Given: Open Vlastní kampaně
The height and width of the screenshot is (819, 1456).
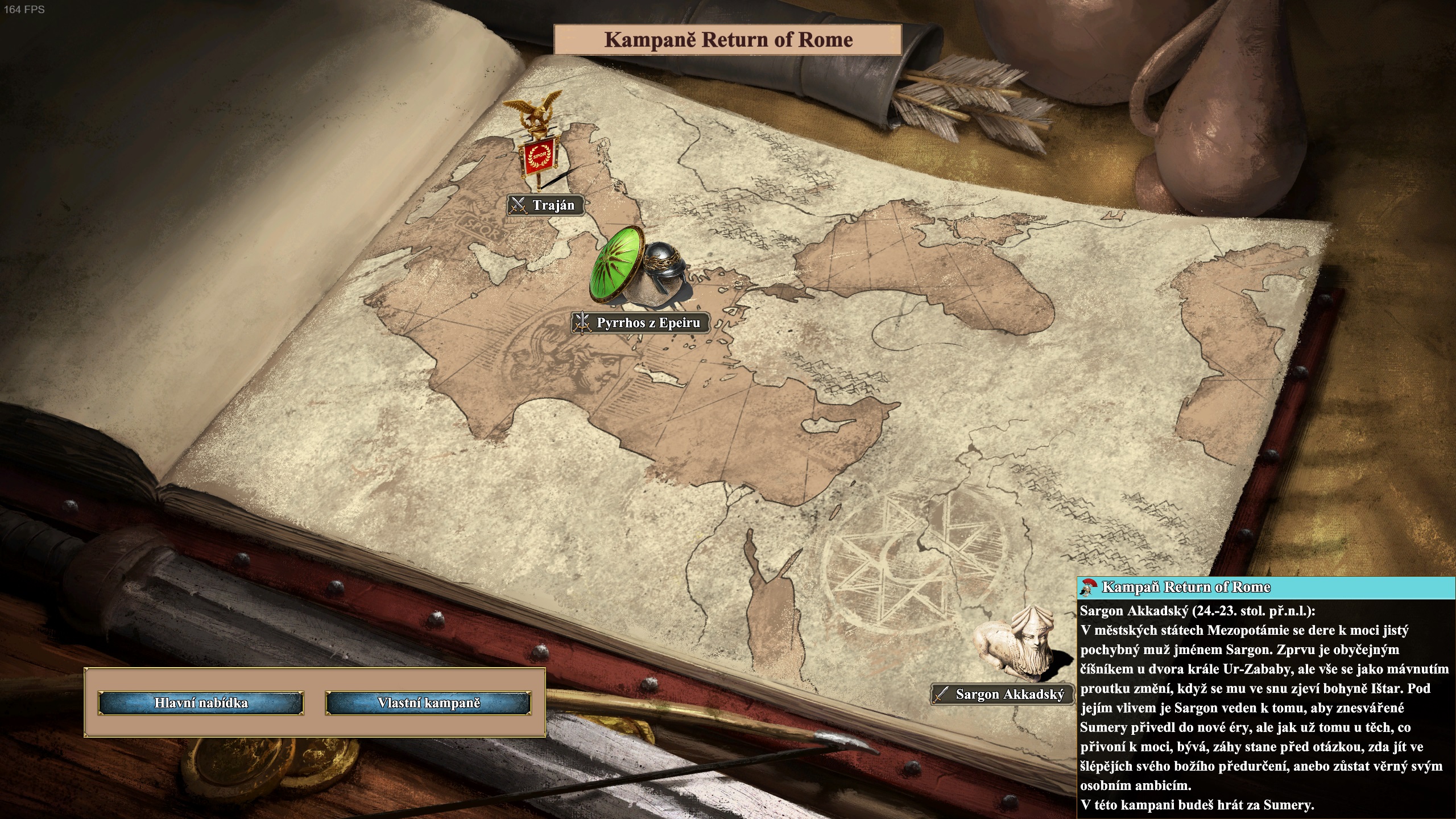Looking at the screenshot, I should pos(428,703).
